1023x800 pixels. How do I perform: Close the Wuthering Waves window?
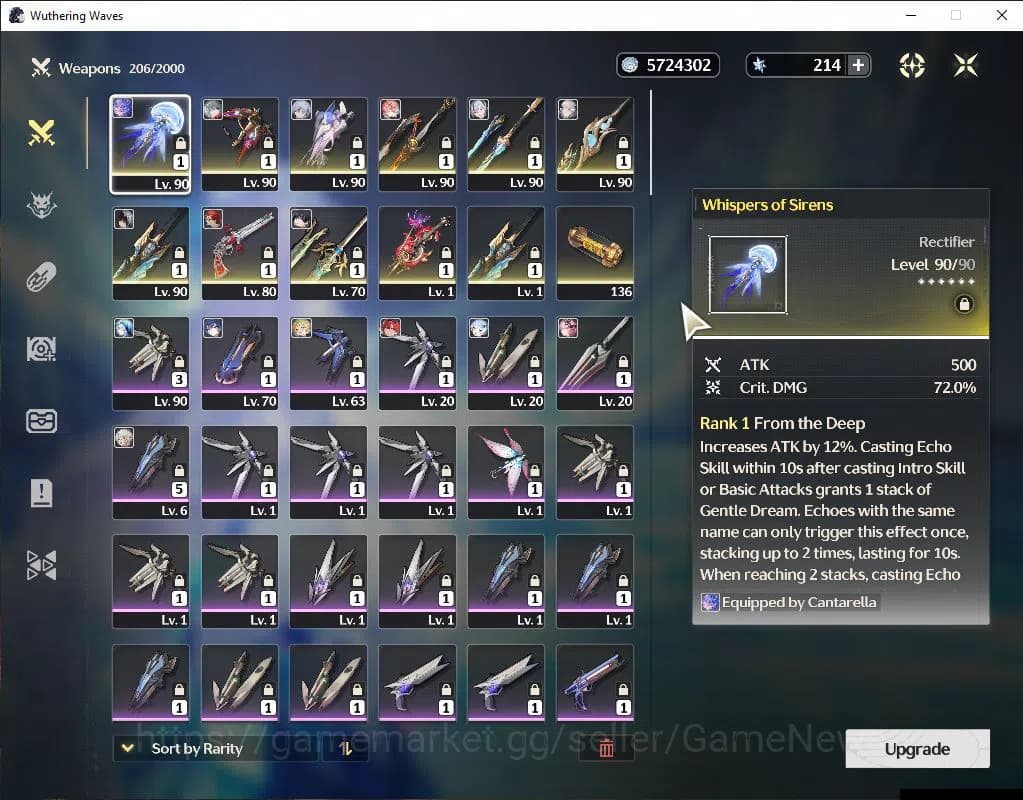[x=1001, y=15]
